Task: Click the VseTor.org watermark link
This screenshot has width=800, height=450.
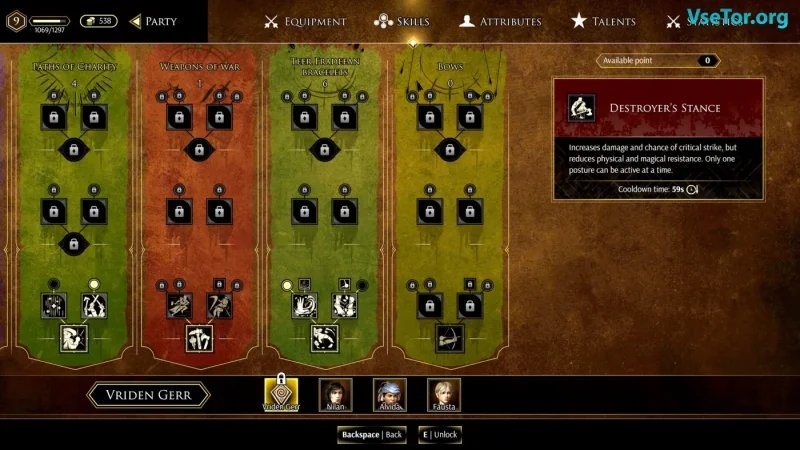Action: 737,17
